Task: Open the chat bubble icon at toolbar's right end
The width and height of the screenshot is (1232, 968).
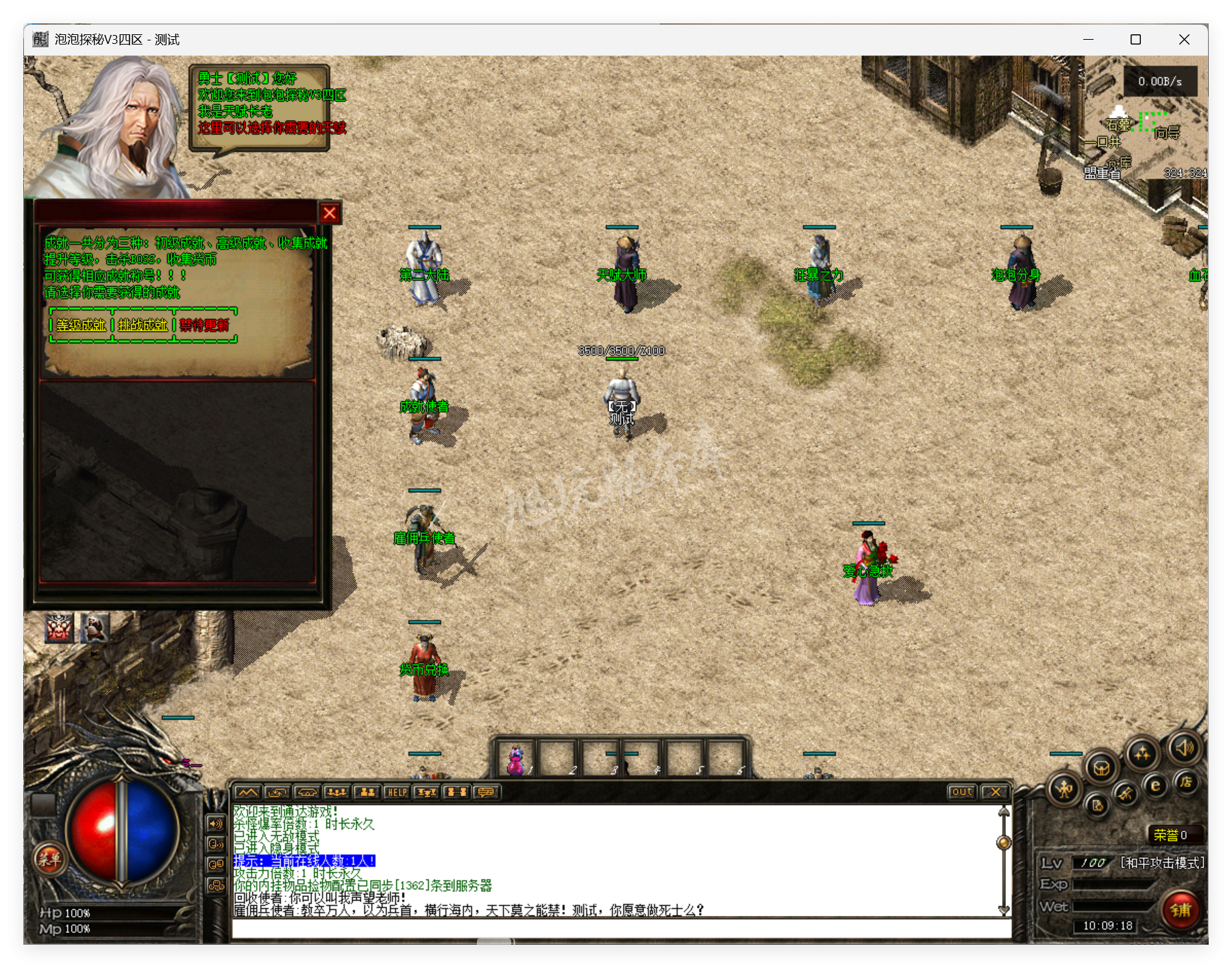Action: (485, 792)
